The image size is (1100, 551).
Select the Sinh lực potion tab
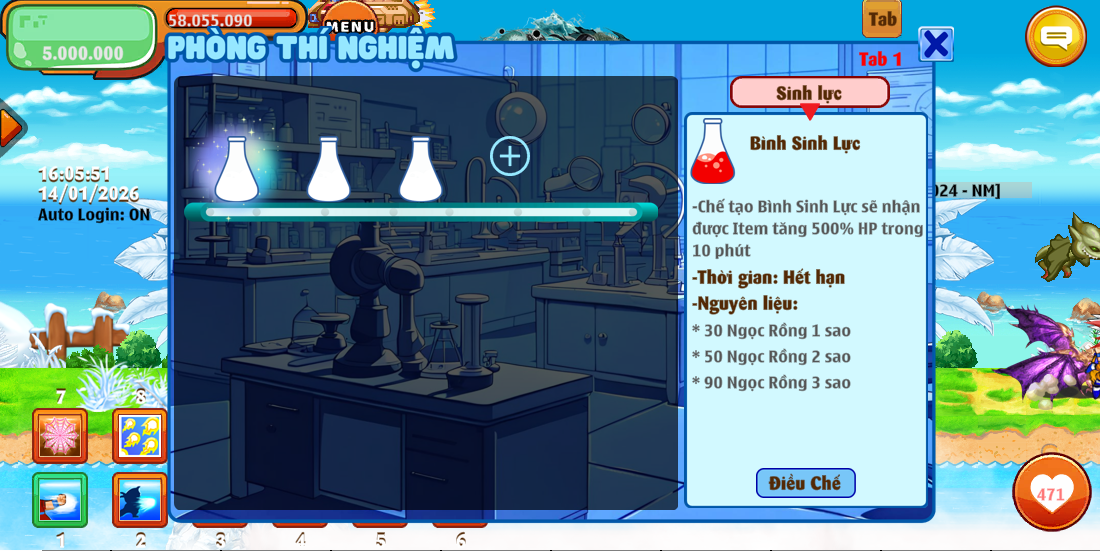(x=809, y=92)
